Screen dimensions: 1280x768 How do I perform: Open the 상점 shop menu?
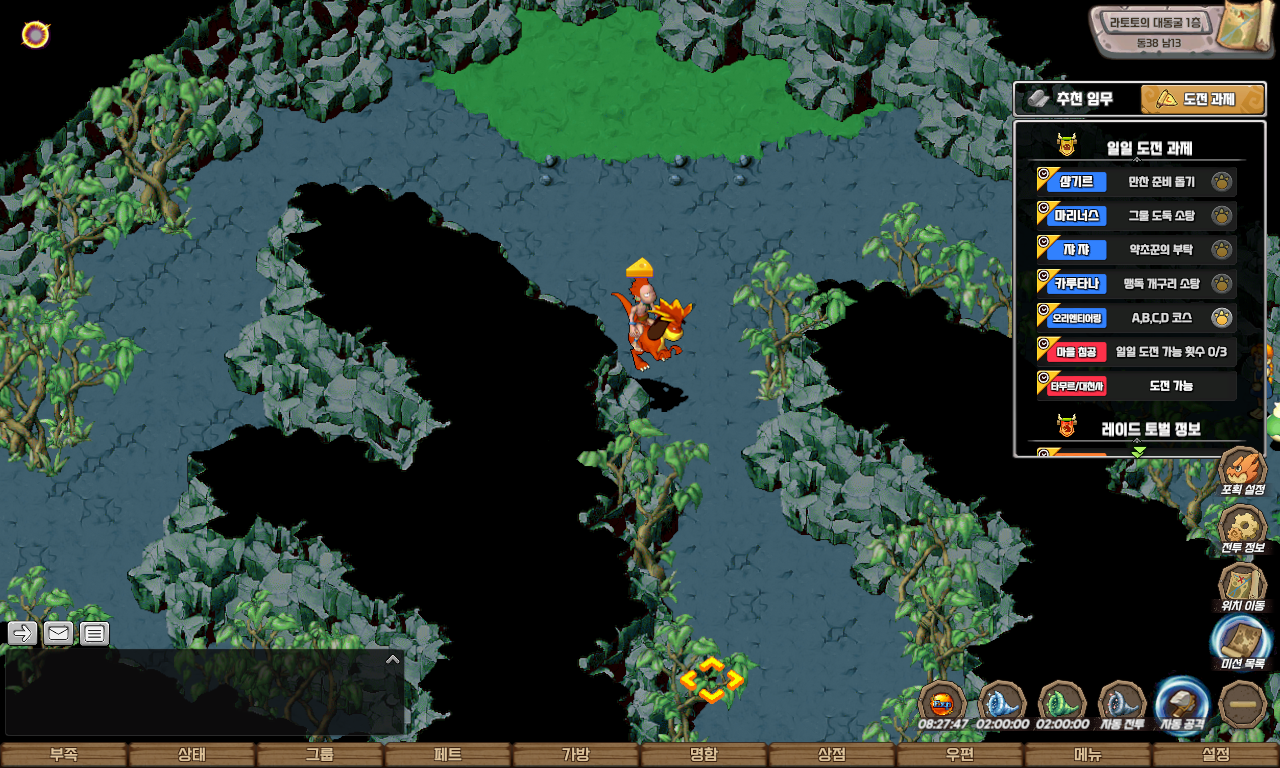[x=832, y=755]
